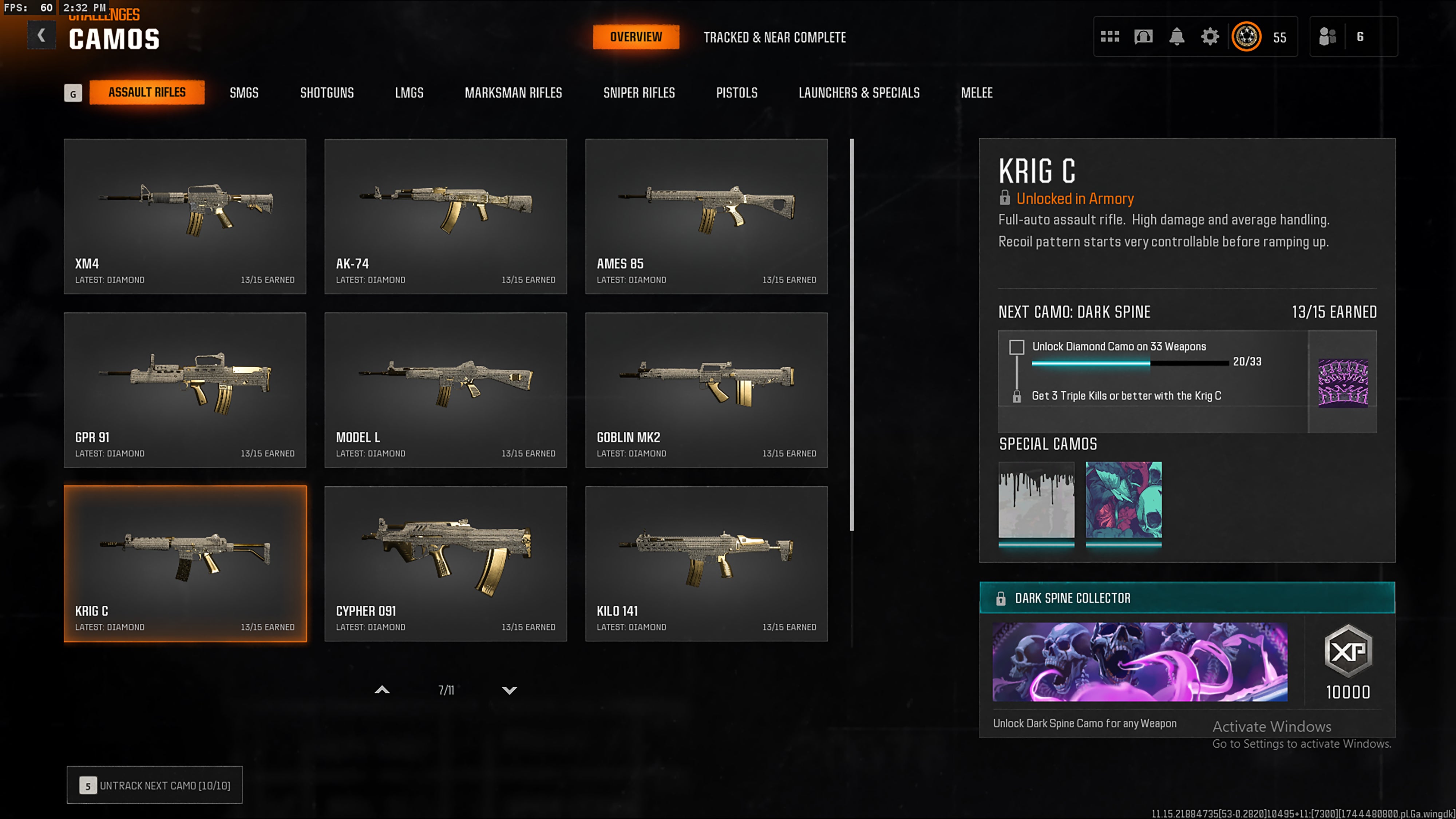This screenshot has width=1456, height=819.
Task: Show the Sniper Rifles camos
Action: [x=639, y=93]
